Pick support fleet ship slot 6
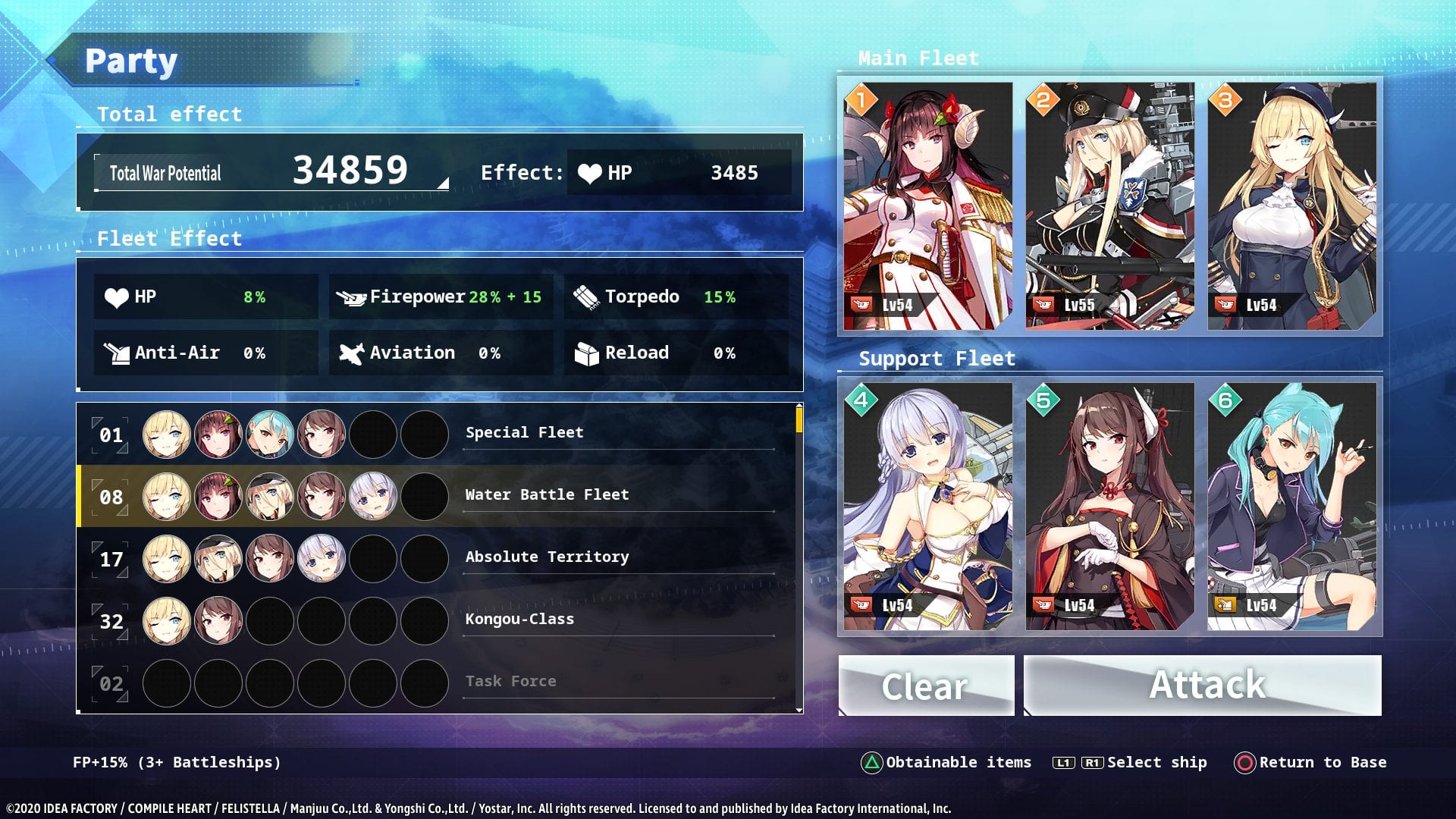This screenshot has height=819, width=1456. tap(1291, 506)
